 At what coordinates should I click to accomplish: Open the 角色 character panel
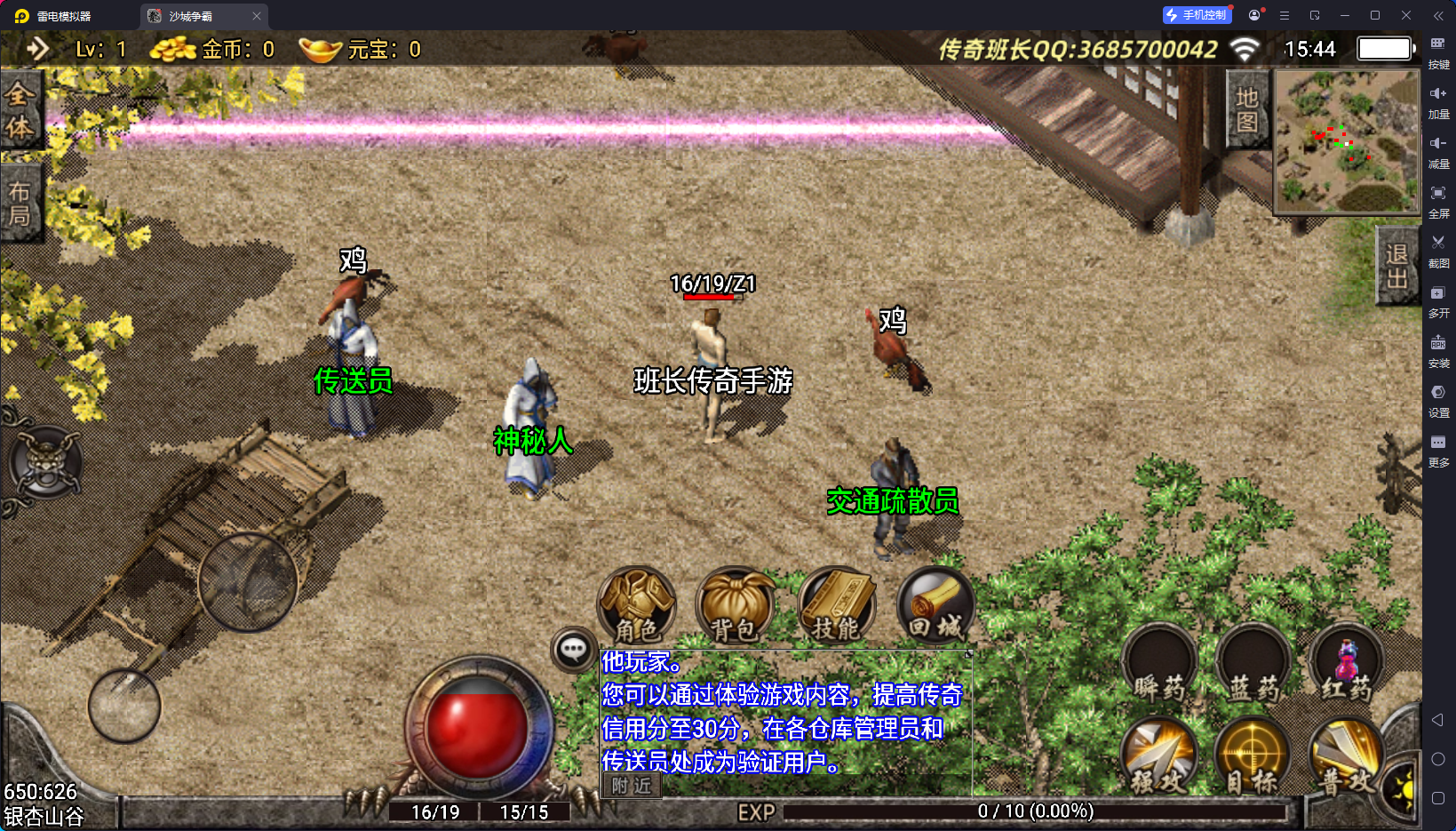click(637, 604)
